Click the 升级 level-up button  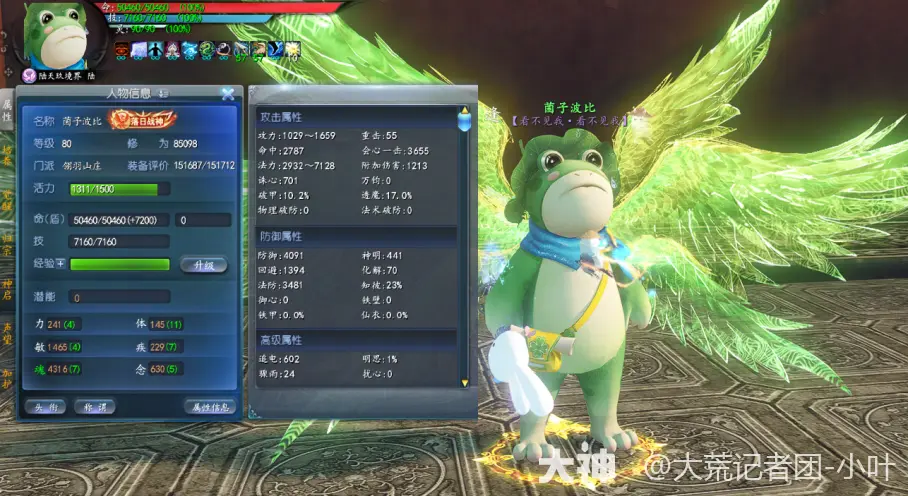click(203, 265)
